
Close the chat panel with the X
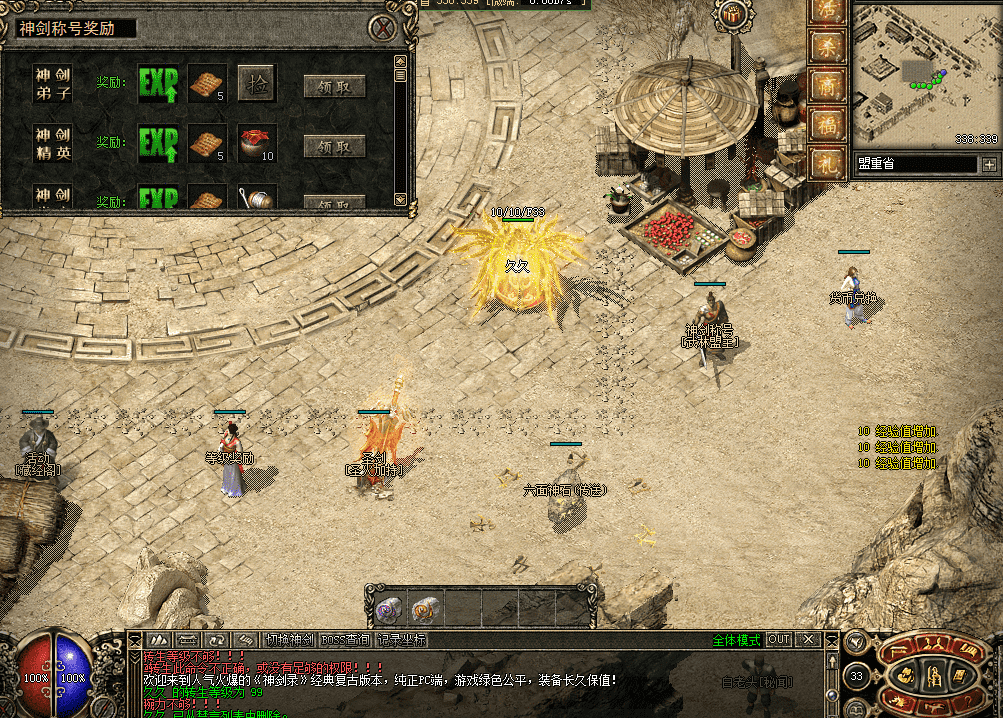coord(808,640)
